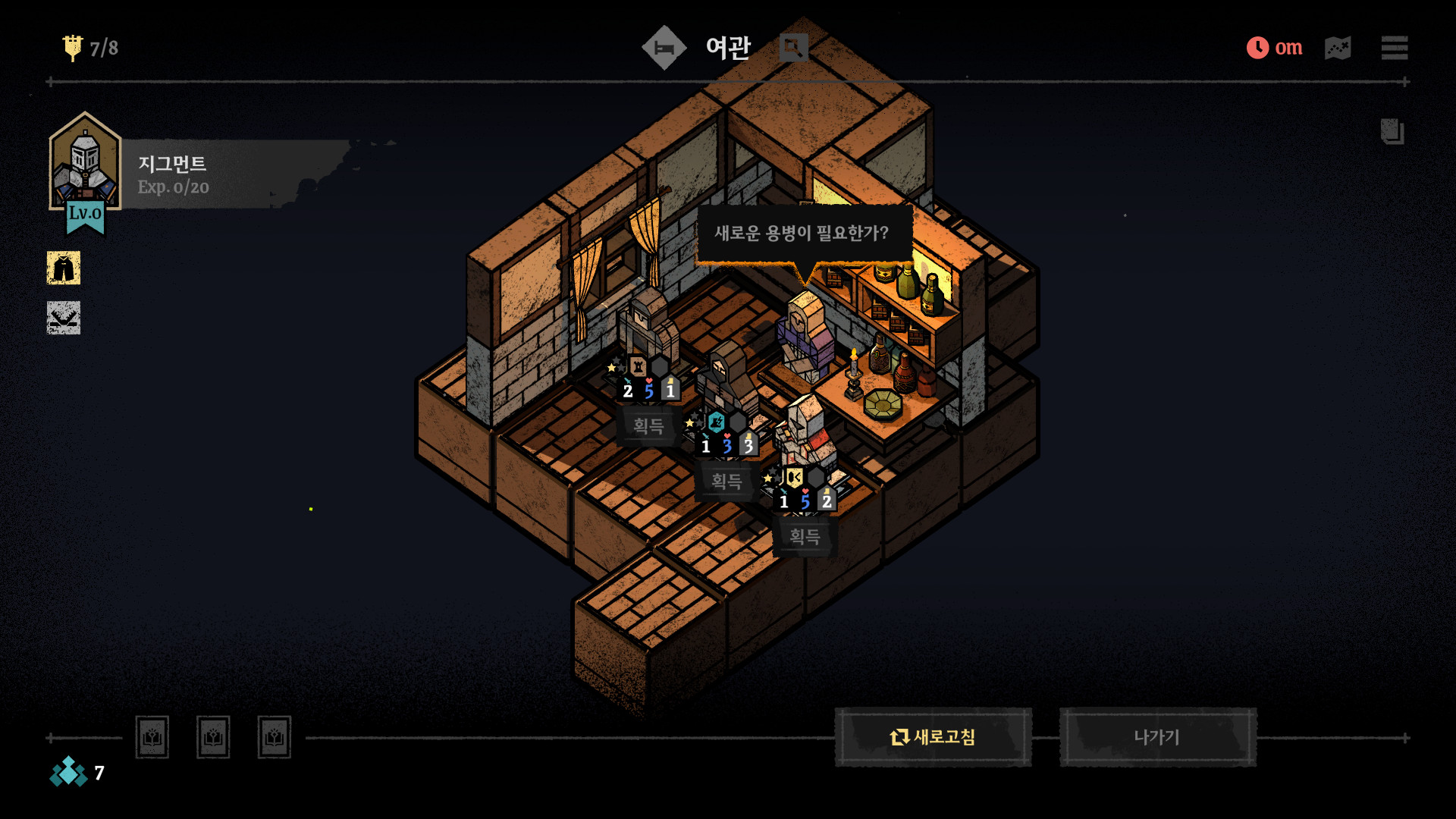Click the magnifier icon beside 여관
This screenshot has width=1456, height=819.
tap(793, 48)
